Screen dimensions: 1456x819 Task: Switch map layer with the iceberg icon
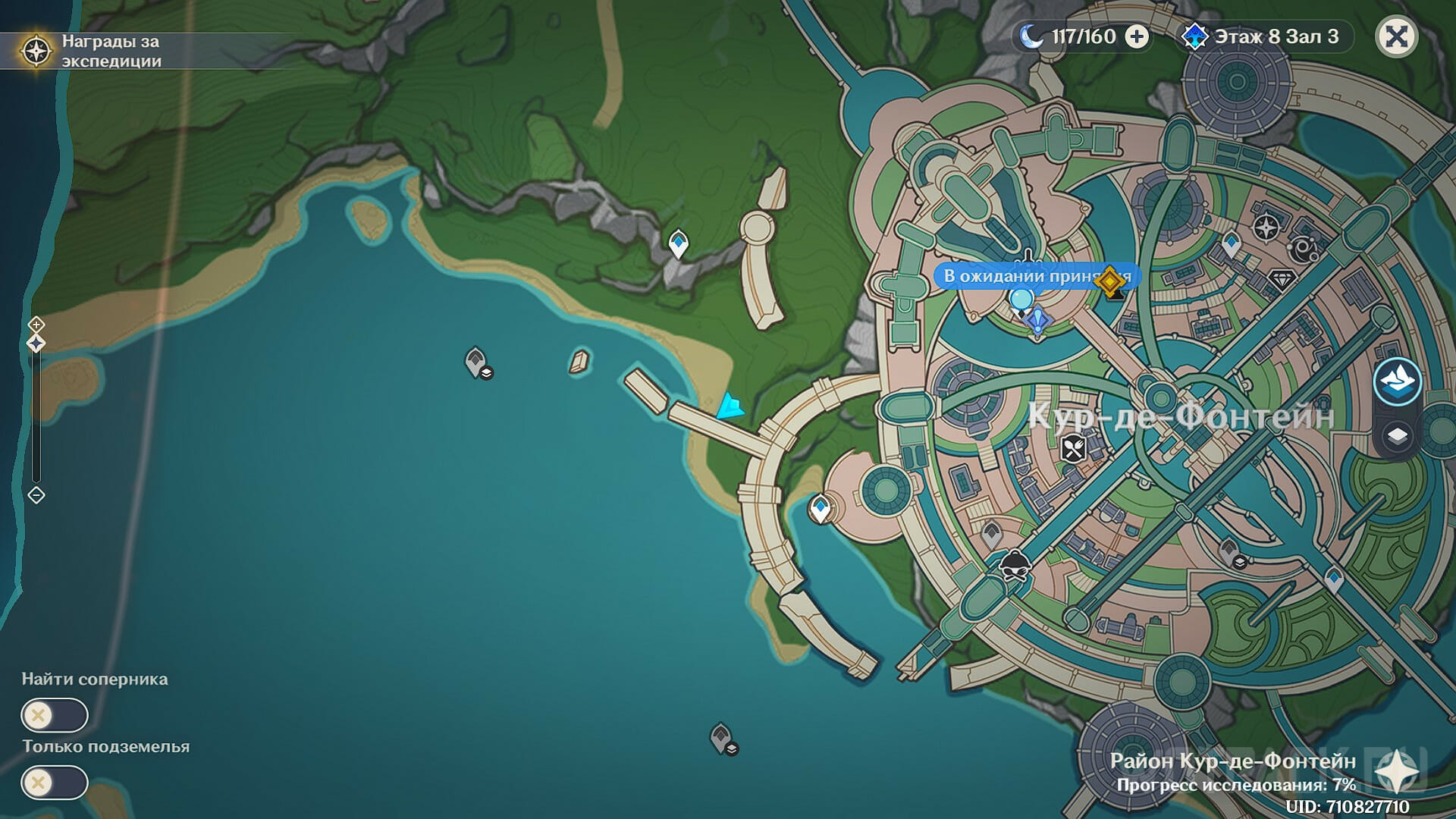tap(1397, 381)
